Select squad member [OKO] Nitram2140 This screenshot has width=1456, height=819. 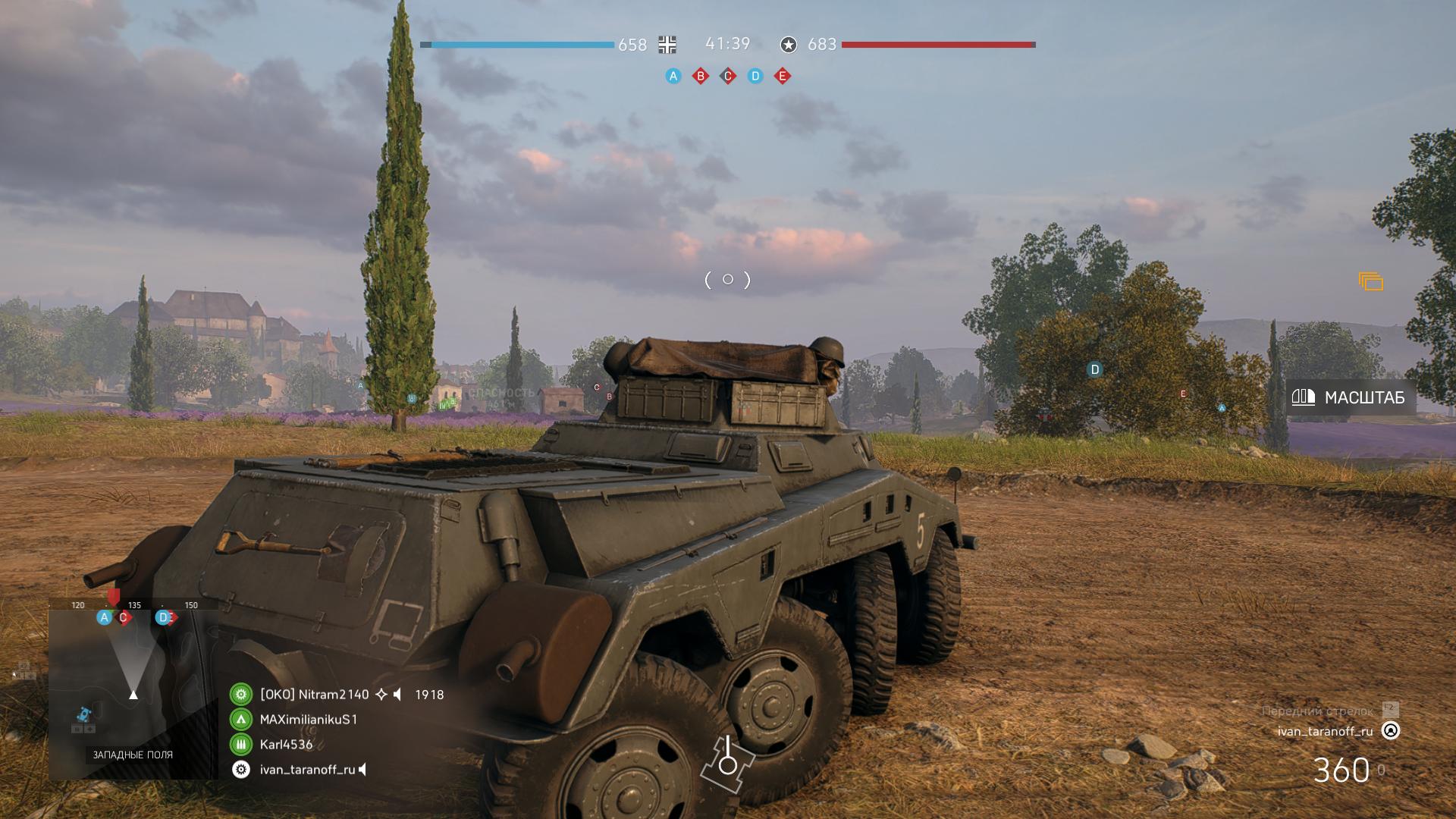(x=314, y=695)
